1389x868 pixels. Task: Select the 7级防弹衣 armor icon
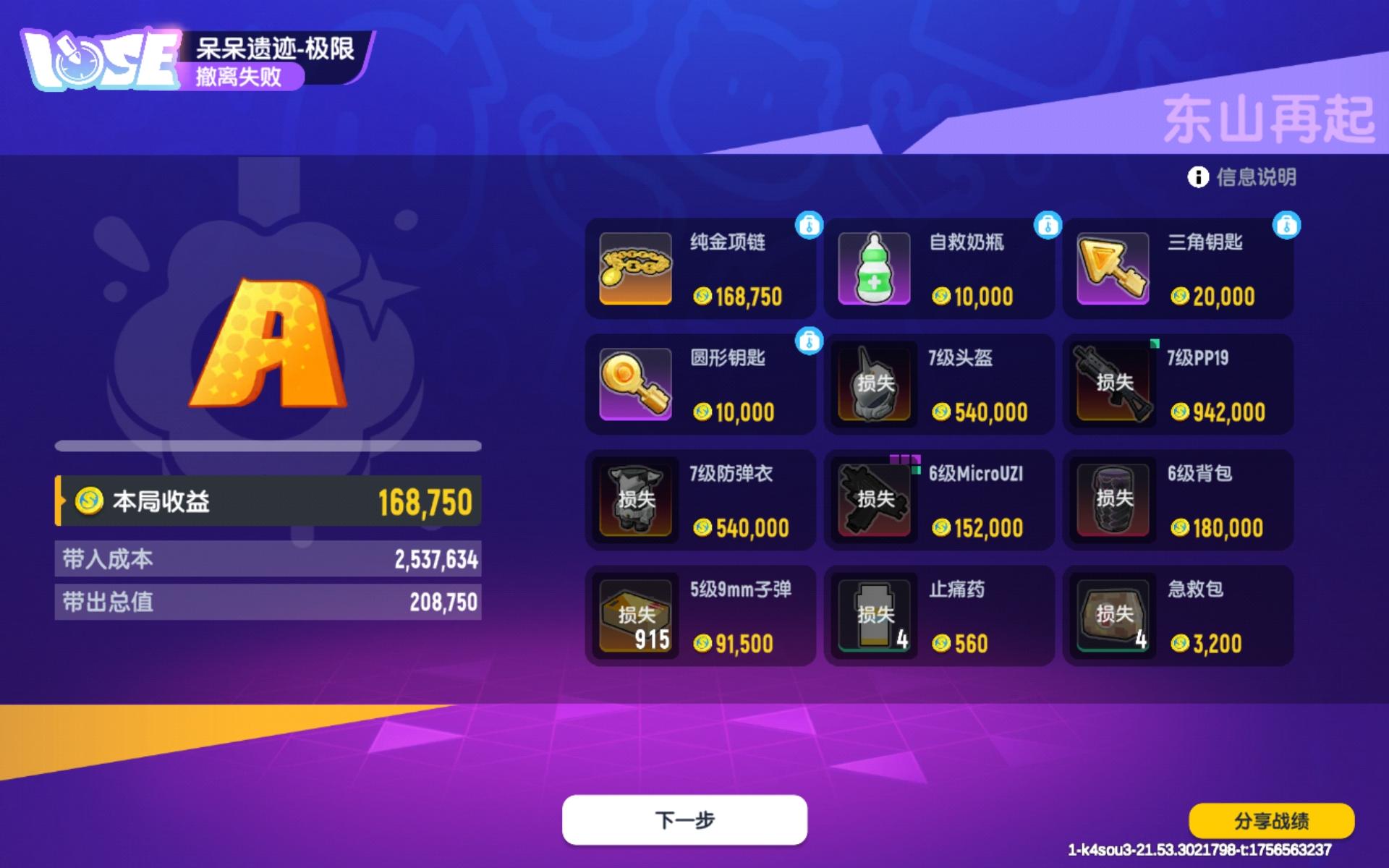[x=634, y=499]
